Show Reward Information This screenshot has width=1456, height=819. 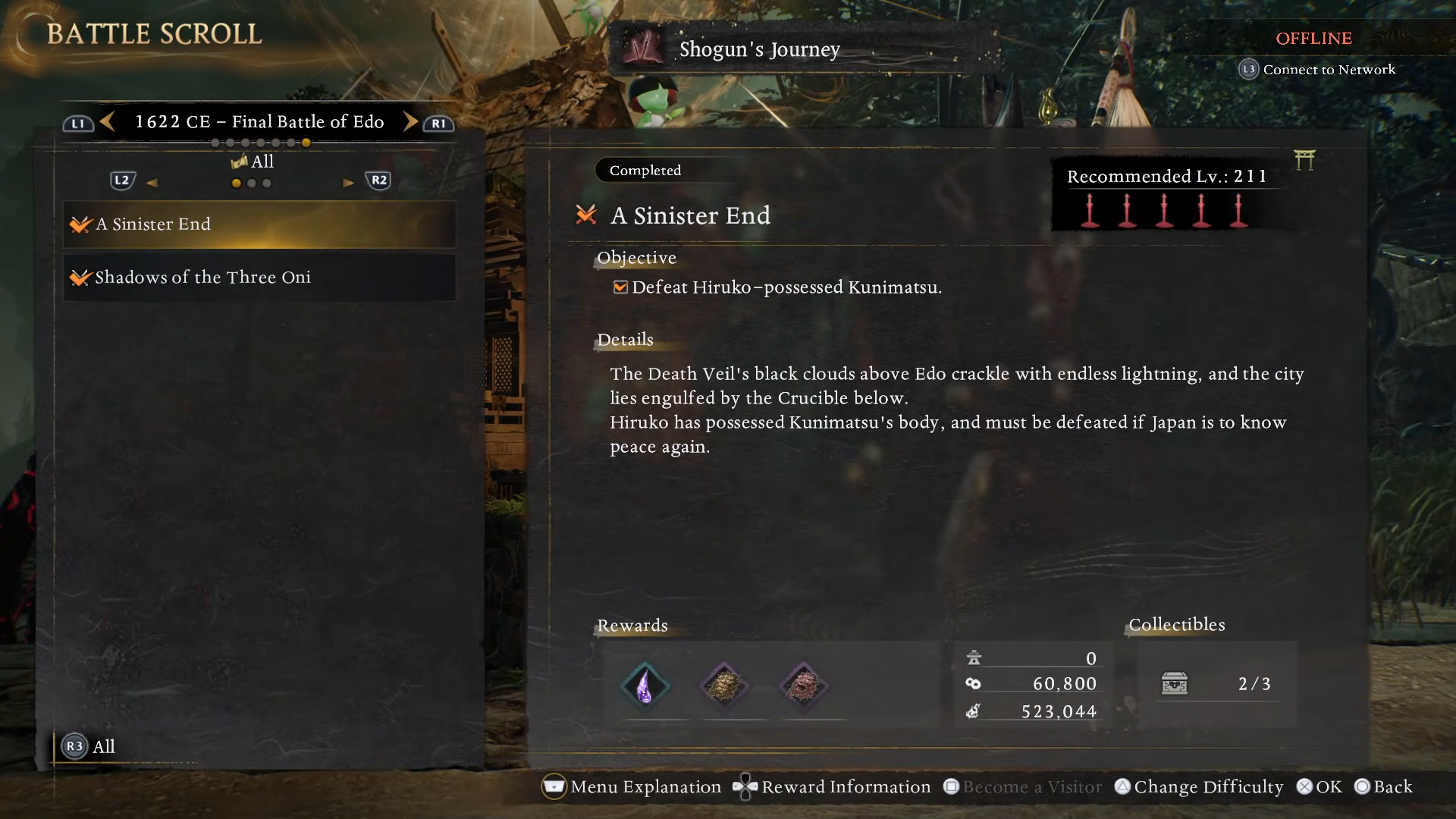coord(832,787)
